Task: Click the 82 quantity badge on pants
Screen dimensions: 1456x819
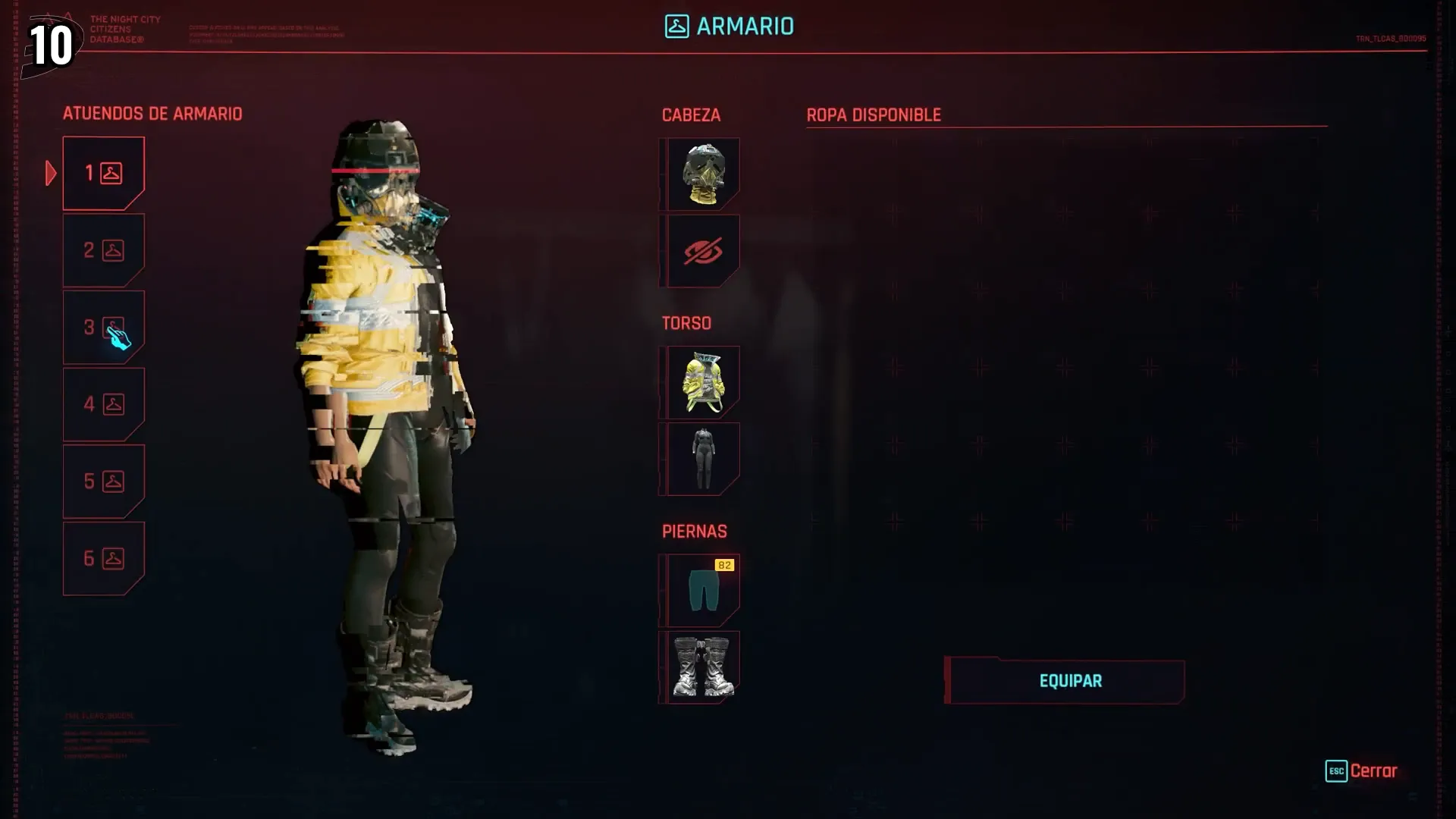Action: pos(725,564)
